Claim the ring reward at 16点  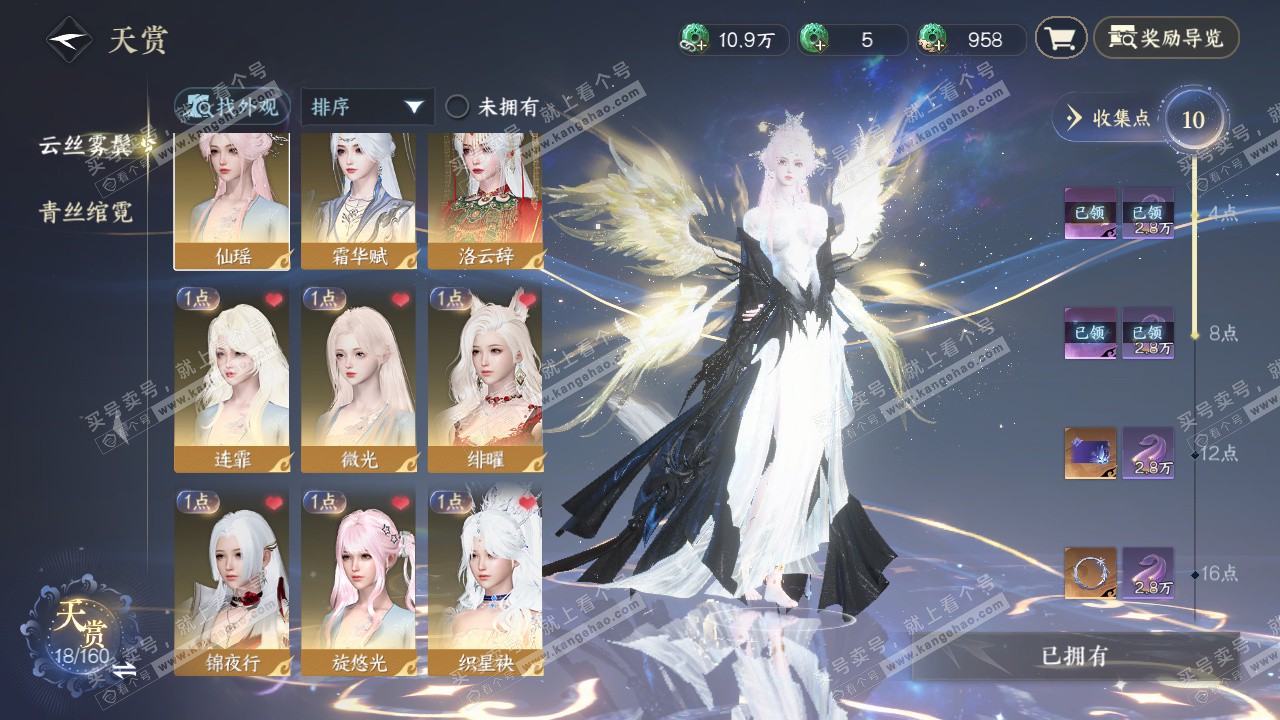point(1090,573)
